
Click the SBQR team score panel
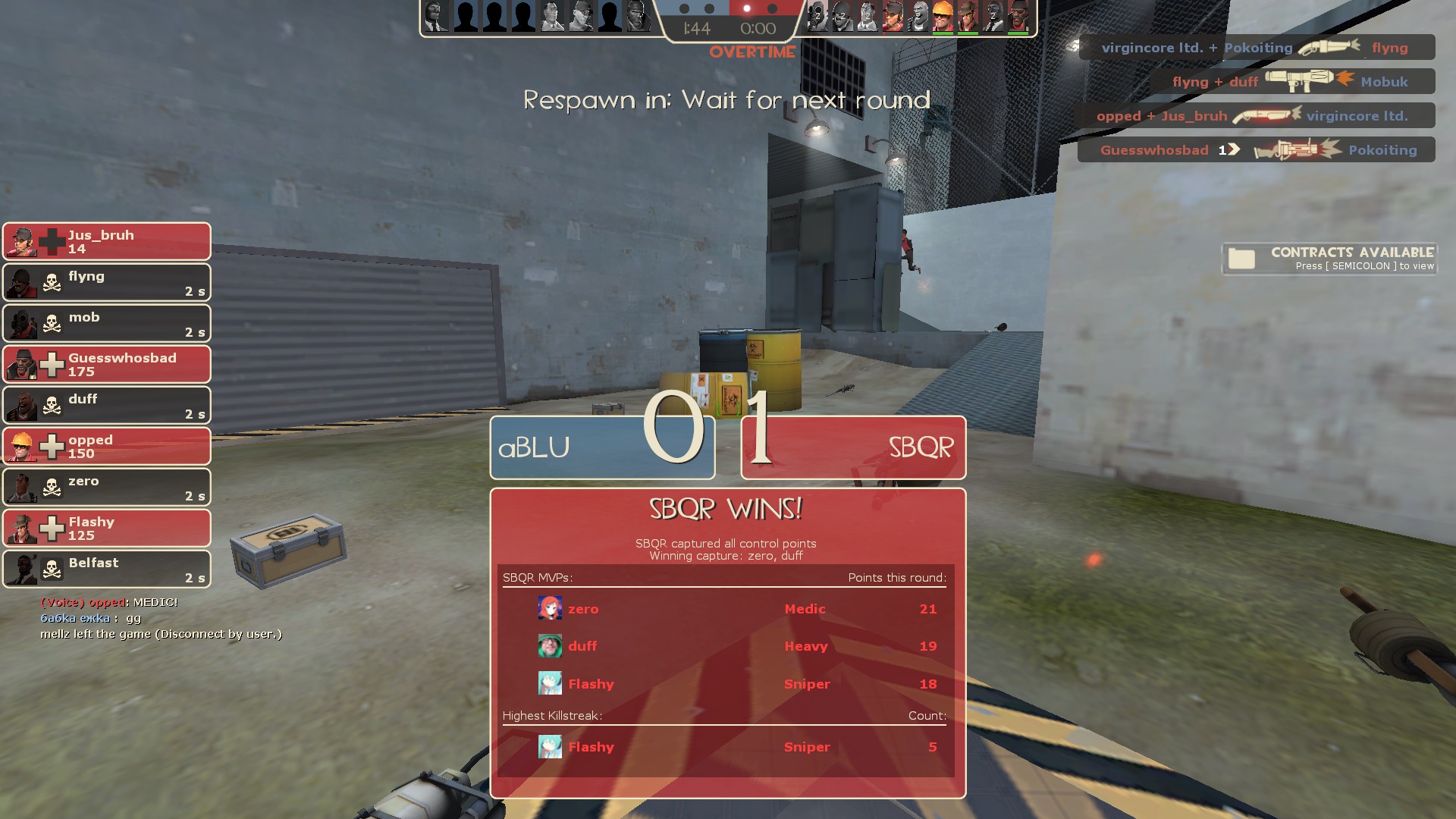853,447
